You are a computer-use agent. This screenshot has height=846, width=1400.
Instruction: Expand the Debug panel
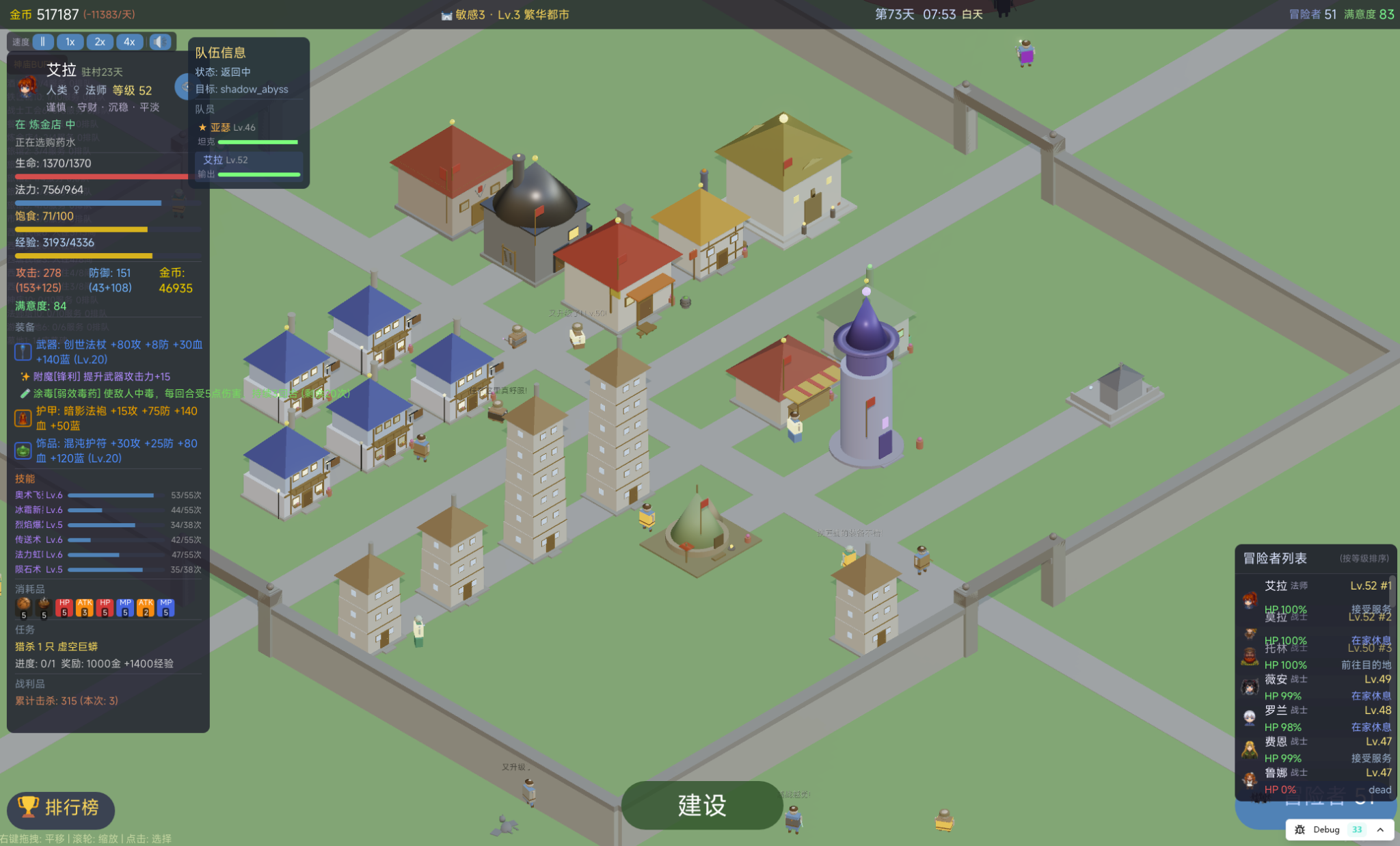point(1380,830)
